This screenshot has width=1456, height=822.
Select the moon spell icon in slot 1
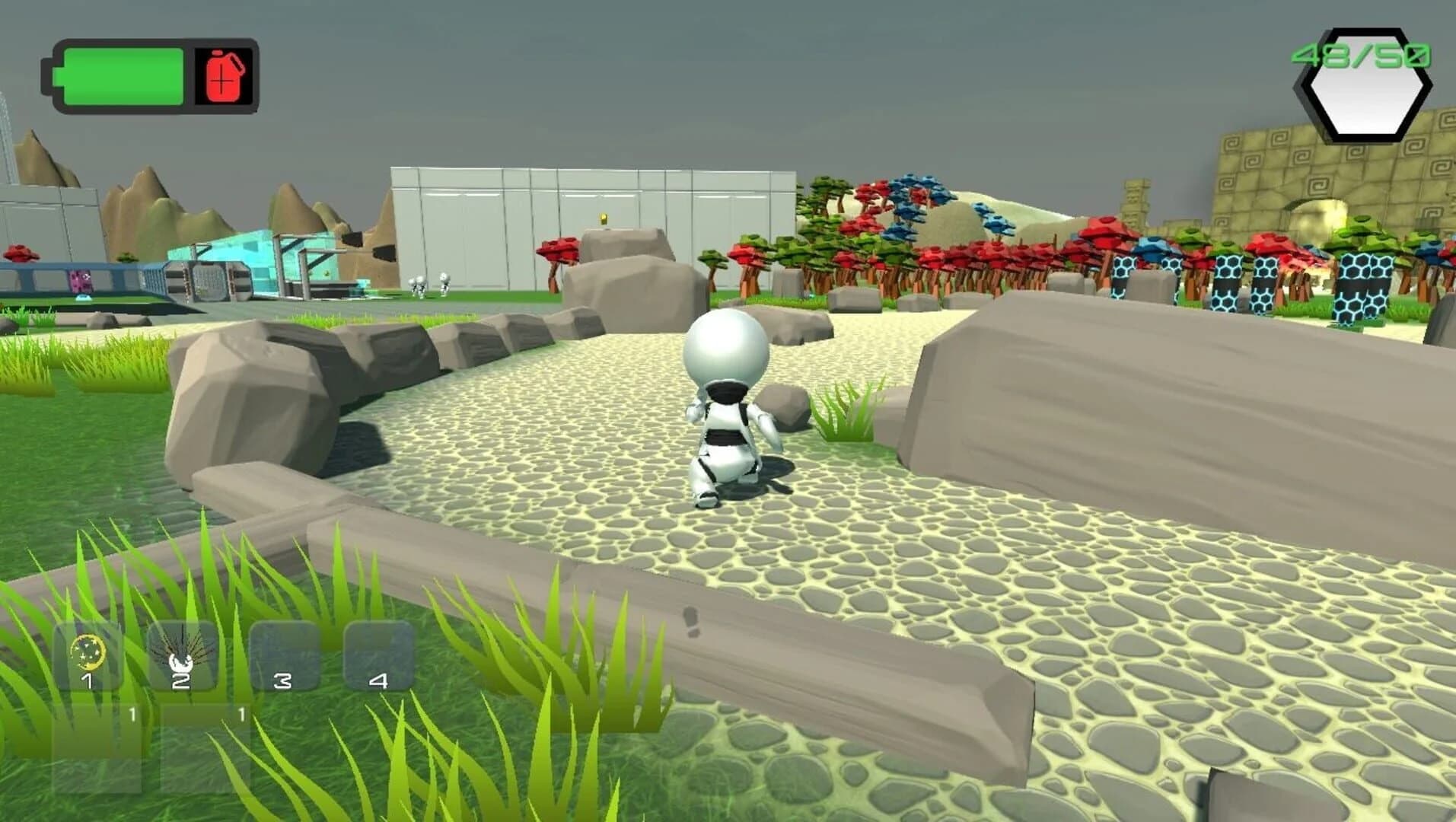[x=88, y=652]
